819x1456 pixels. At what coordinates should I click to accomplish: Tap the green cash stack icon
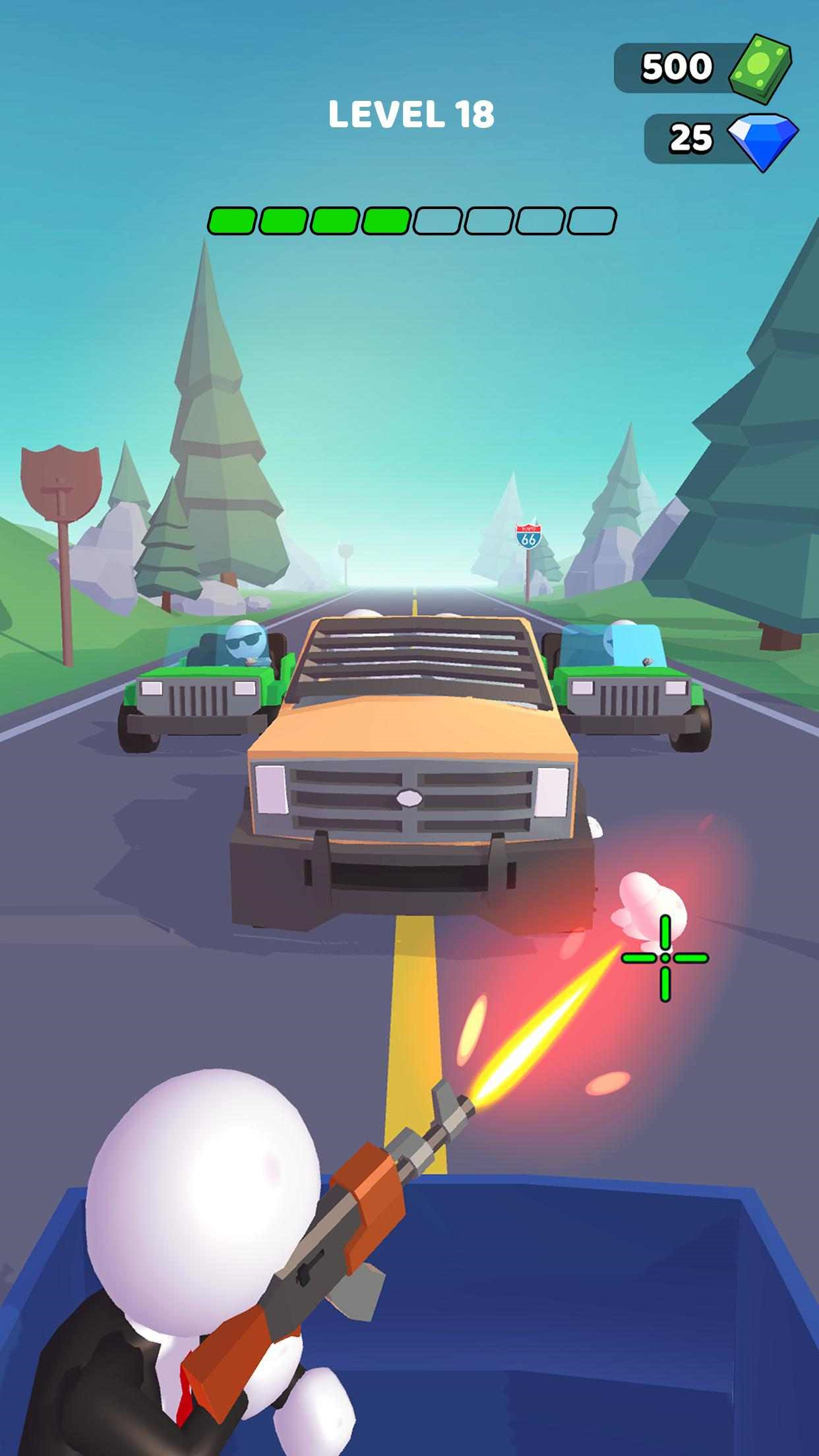759,69
